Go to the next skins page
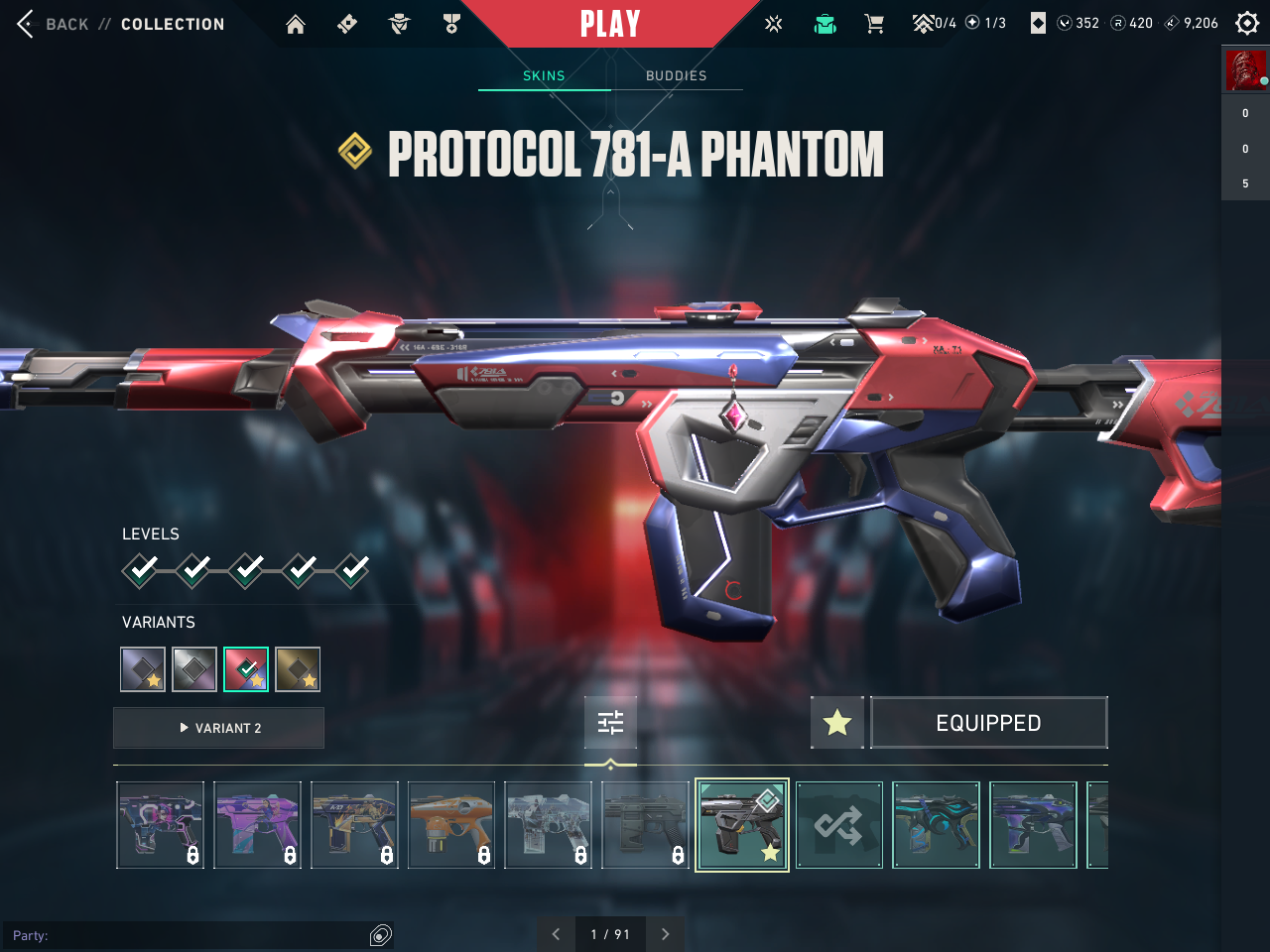The width and height of the screenshot is (1270, 952). (x=665, y=934)
